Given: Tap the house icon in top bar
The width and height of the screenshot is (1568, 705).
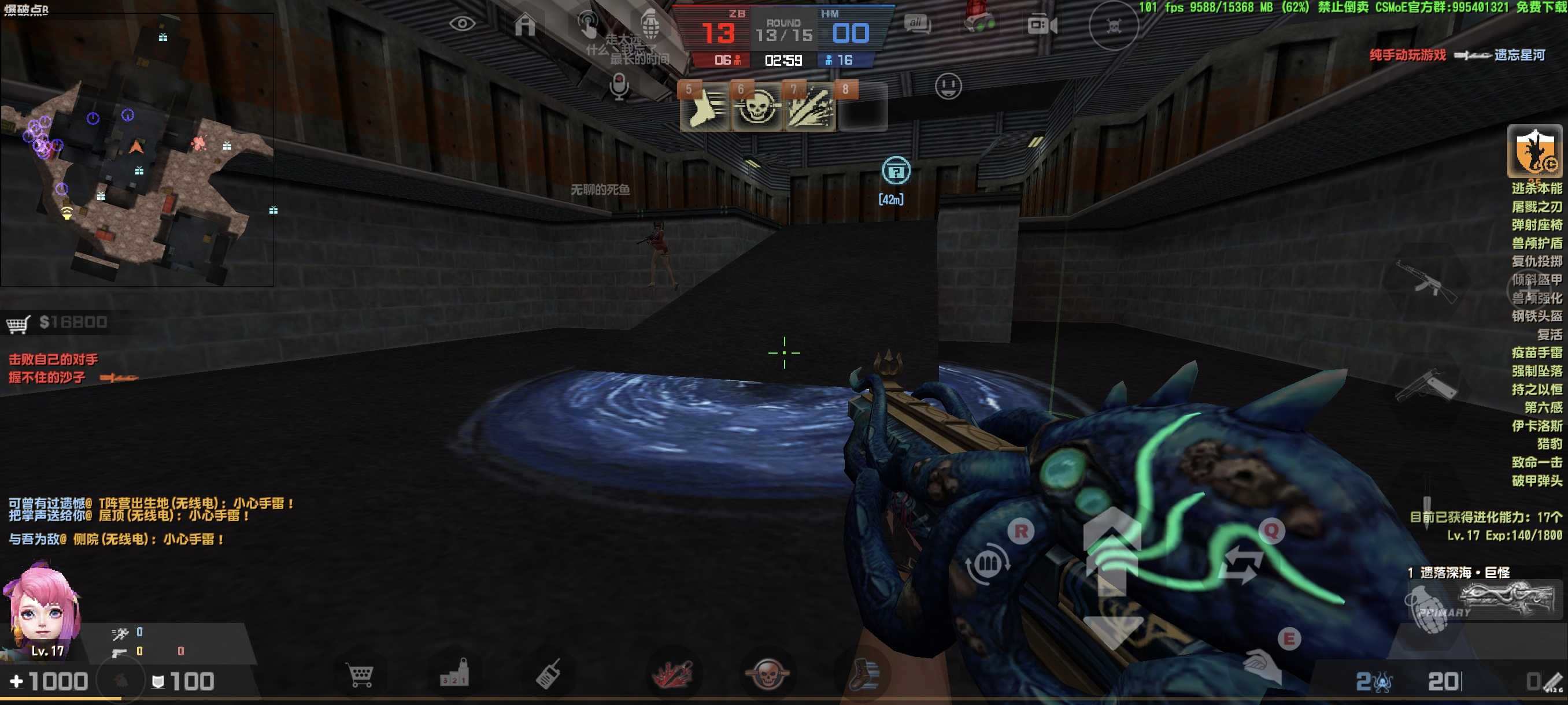Looking at the screenshot, I should click(525, 25).
